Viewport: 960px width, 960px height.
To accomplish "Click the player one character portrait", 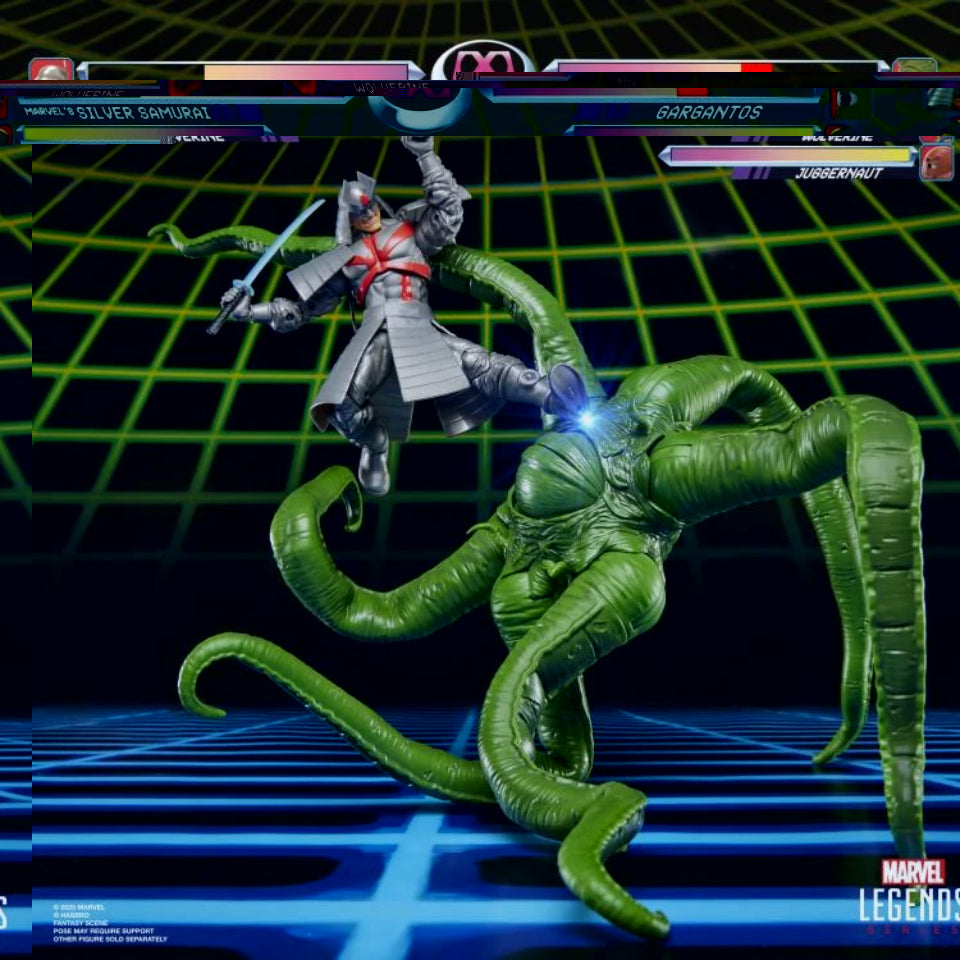I will [50, 70].
